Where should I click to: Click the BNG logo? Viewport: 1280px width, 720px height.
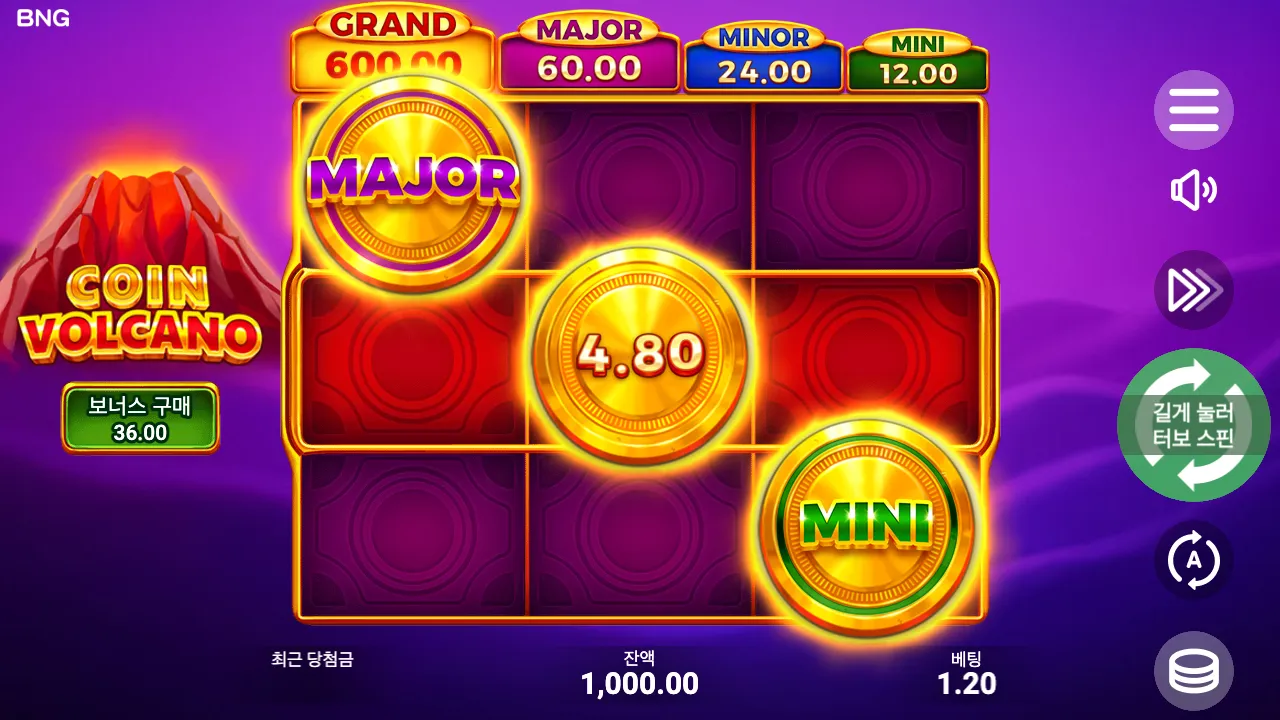[44, 17]
